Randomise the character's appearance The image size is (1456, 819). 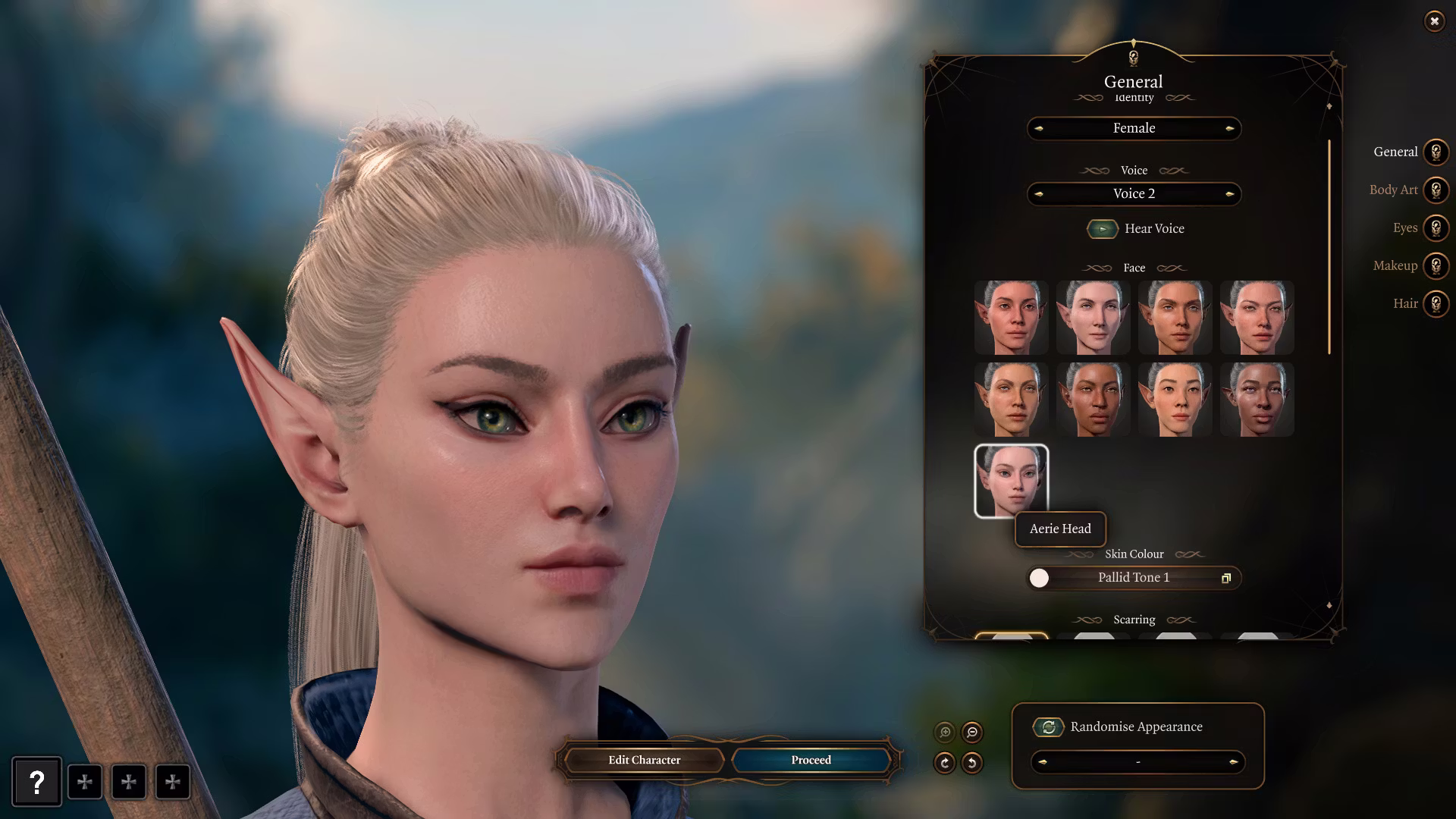coord(1048,726)
